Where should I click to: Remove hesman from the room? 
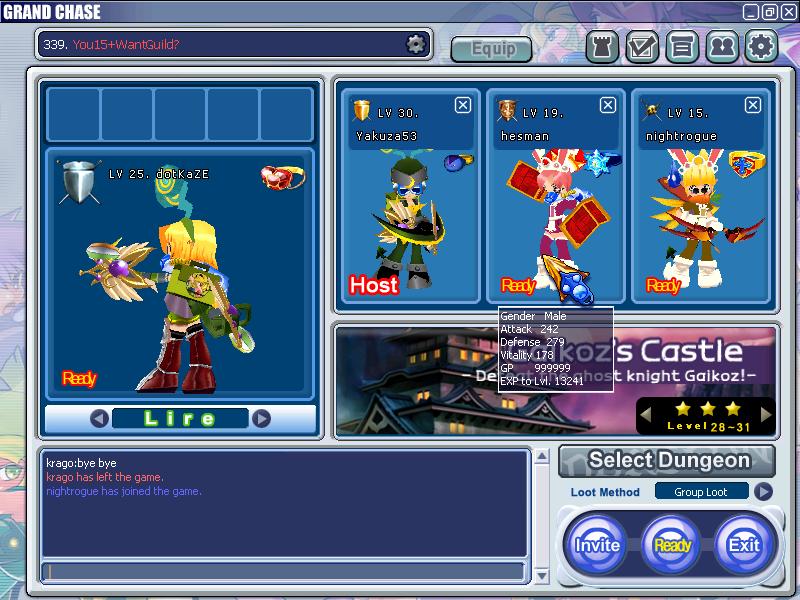608,105
